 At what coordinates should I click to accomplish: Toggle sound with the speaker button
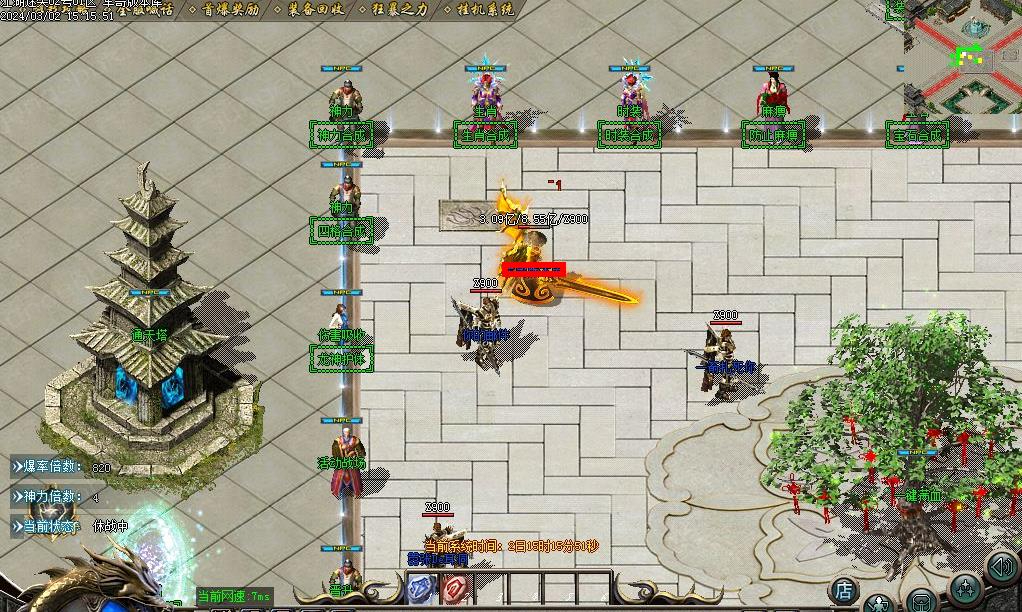click(1001, 567)
